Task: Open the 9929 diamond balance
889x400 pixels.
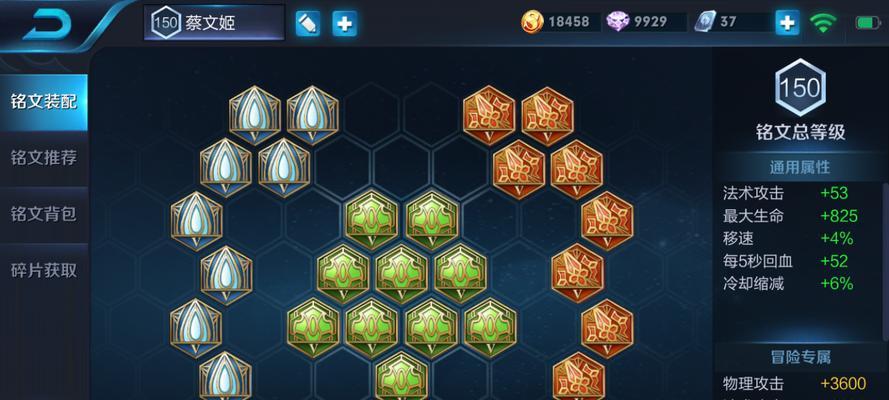Action: click(x=647, y=22)
